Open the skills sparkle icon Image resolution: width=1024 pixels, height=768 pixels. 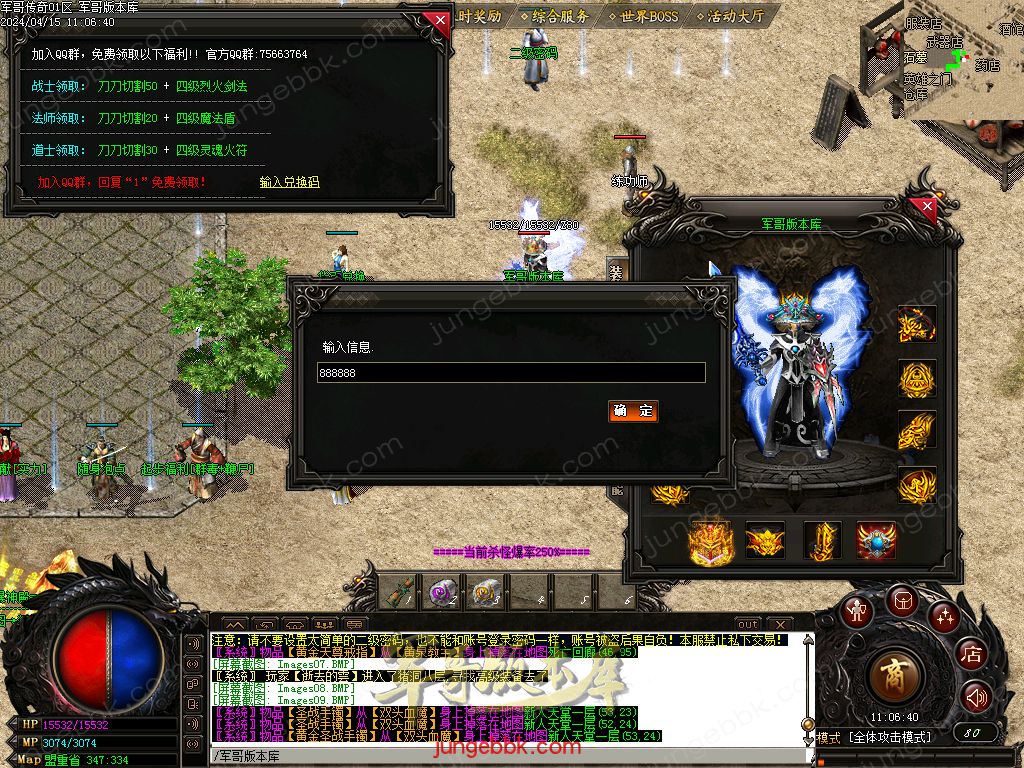click(x=943, y=617)
